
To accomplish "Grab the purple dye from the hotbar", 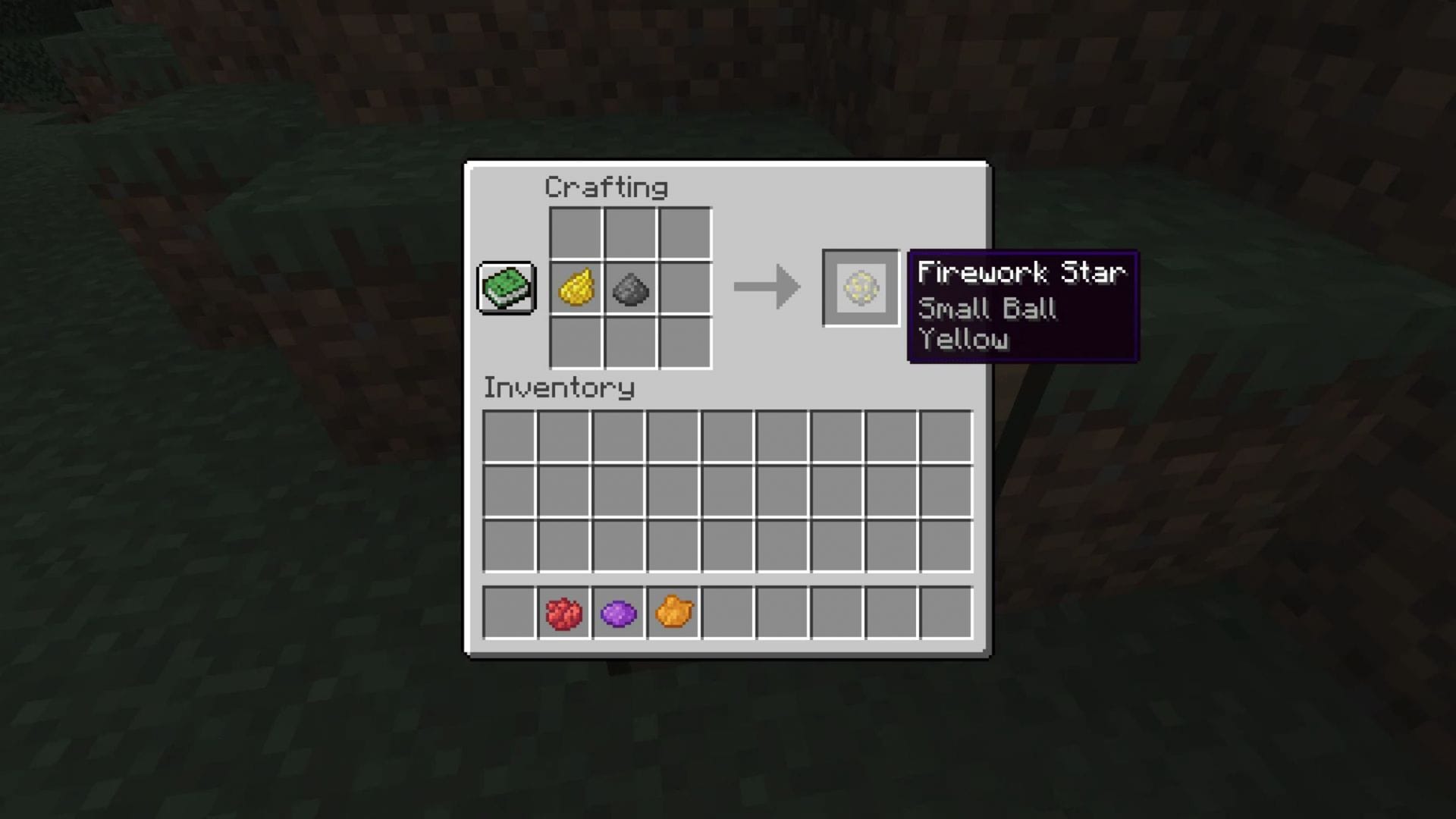I will point(618,613).
